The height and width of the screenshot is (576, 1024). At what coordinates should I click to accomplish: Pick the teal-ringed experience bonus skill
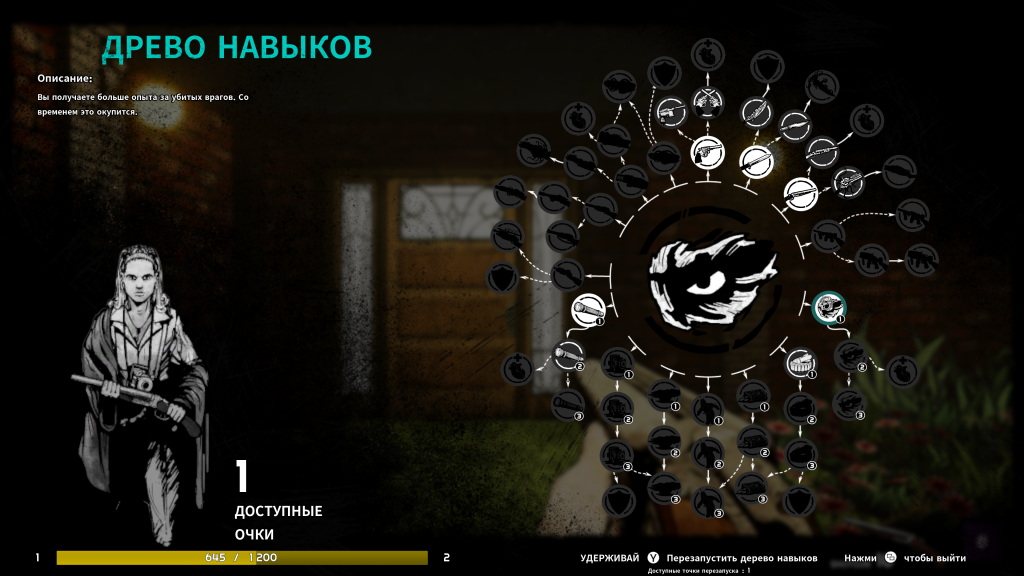829,308
